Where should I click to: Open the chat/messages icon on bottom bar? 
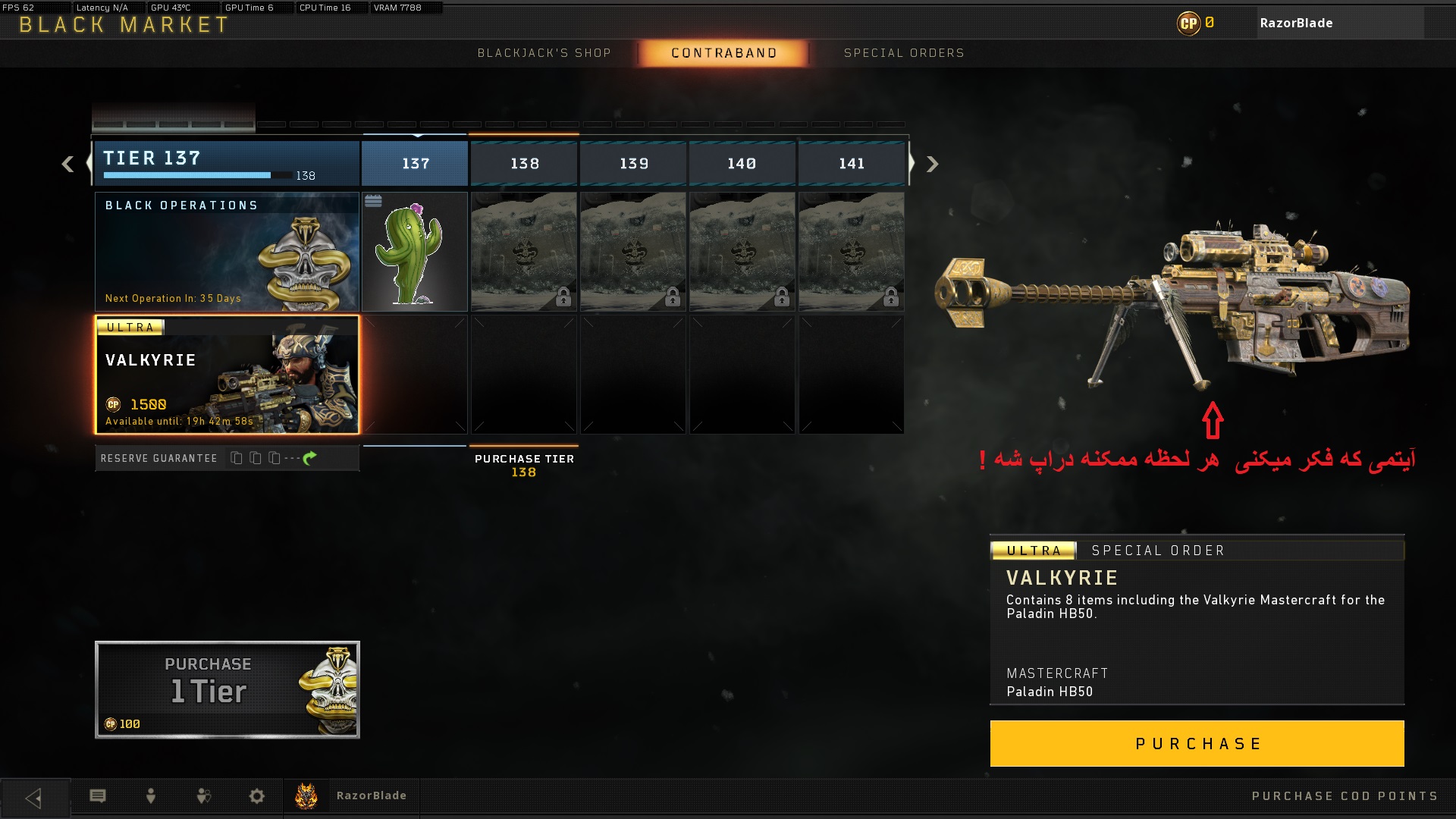point(99,796)
